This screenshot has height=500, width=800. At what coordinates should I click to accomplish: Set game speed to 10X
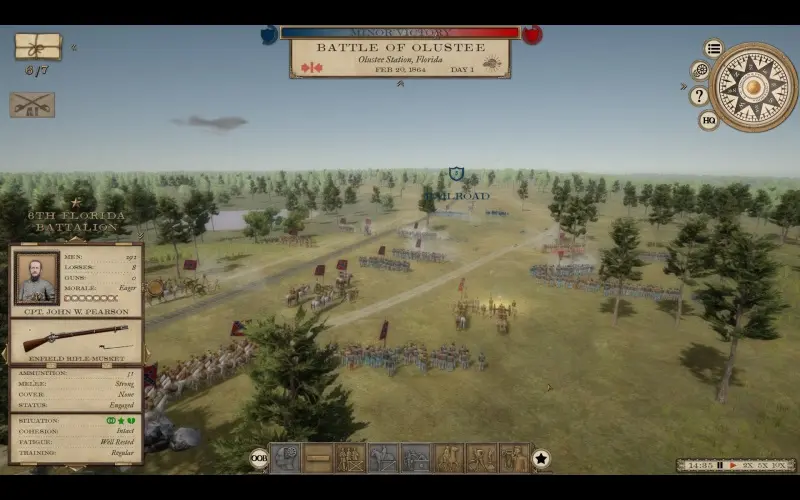point(781,465)
